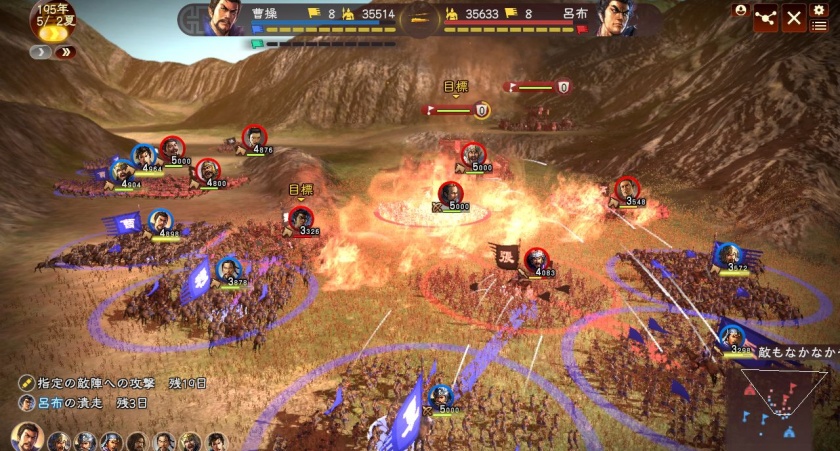The height and width of the screenshot is (451, 840).
Task: Open the list menu icon
Action: point(819,24)
